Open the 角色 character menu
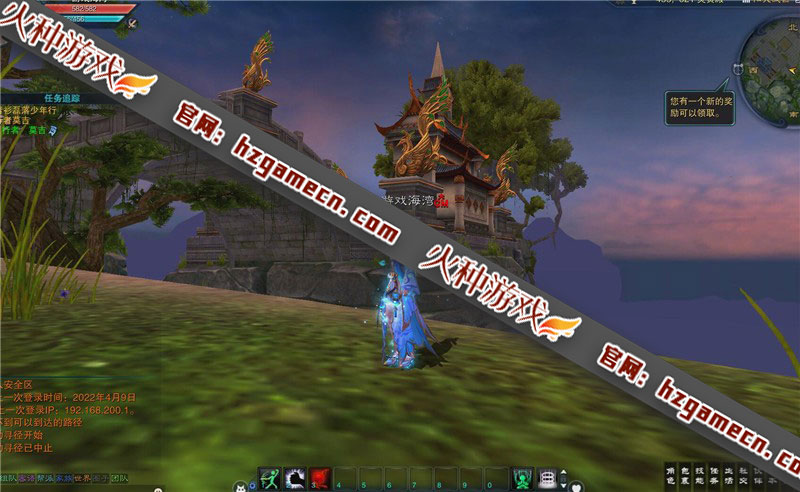The height and width of the screenshot is (492, 800). point(670,475)
